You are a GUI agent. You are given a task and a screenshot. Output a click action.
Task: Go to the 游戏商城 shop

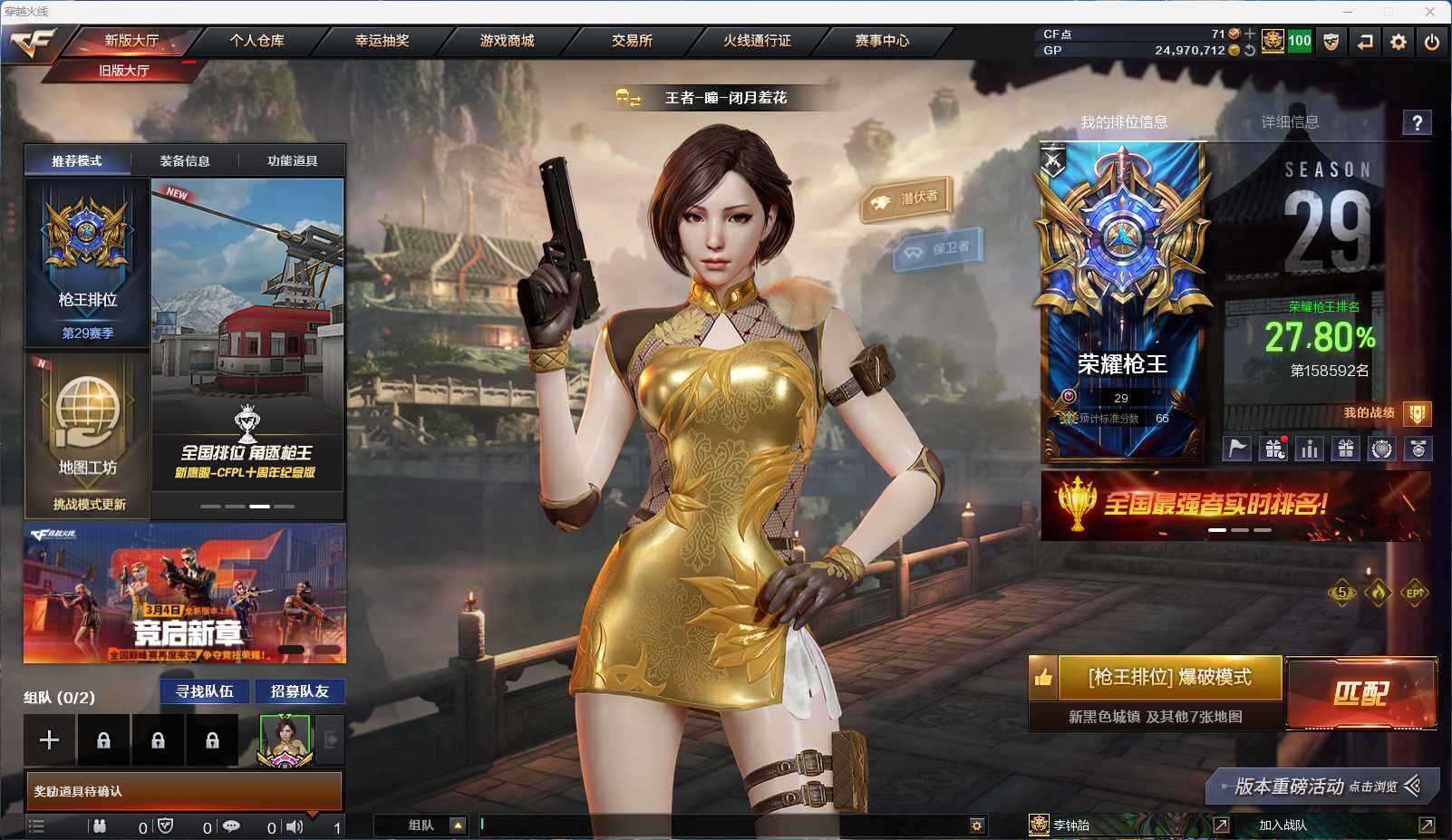[507, 41]
